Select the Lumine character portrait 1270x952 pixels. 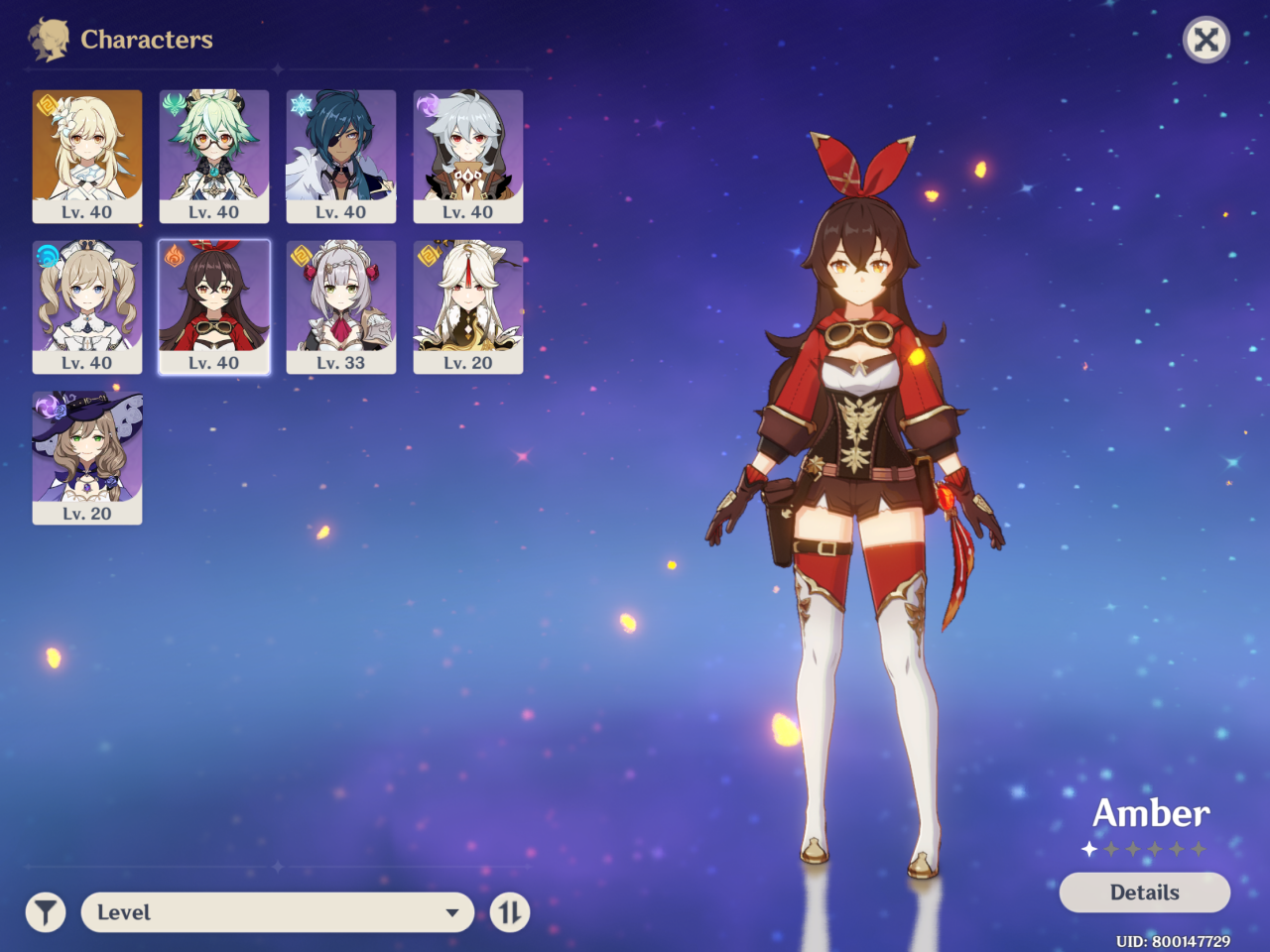87,156
